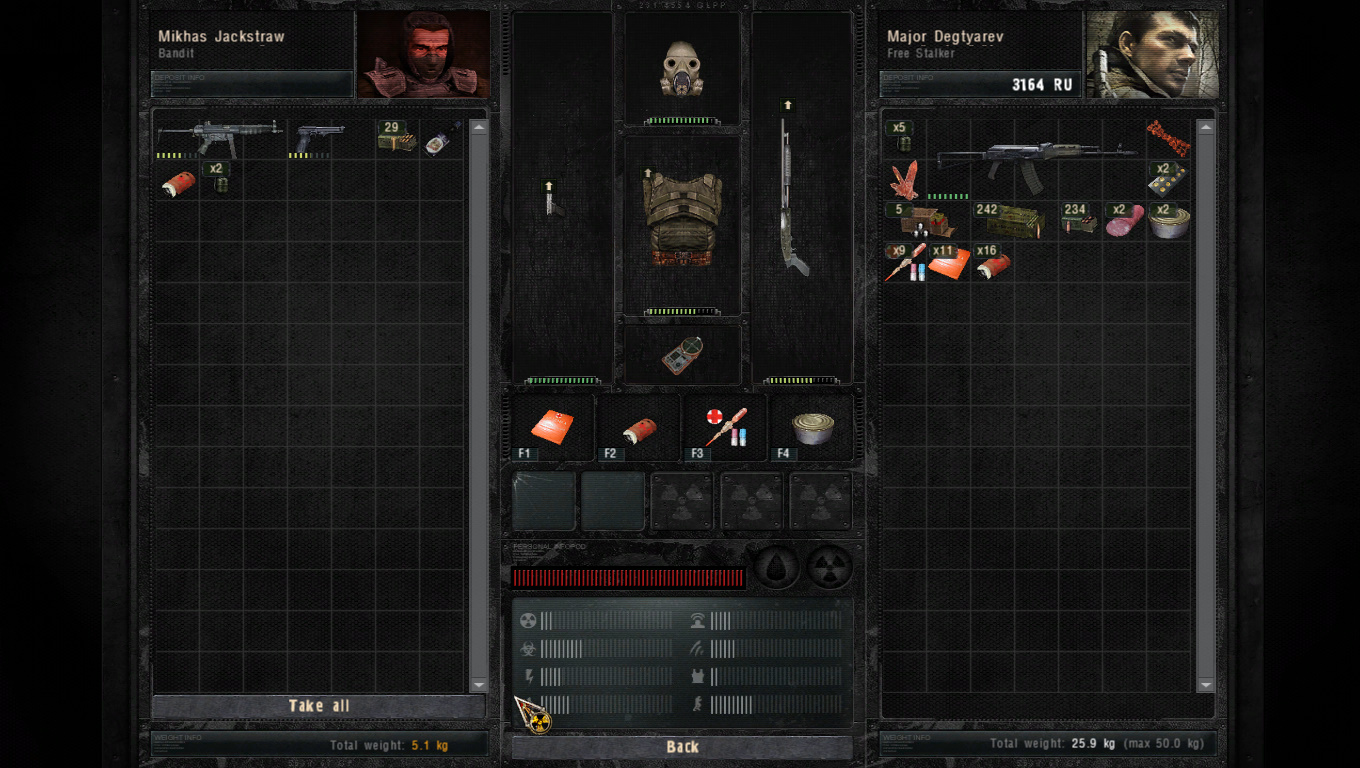The image size is (1360, 768).
Task: Select the 29-round ammo box
Action: (396, 137)
